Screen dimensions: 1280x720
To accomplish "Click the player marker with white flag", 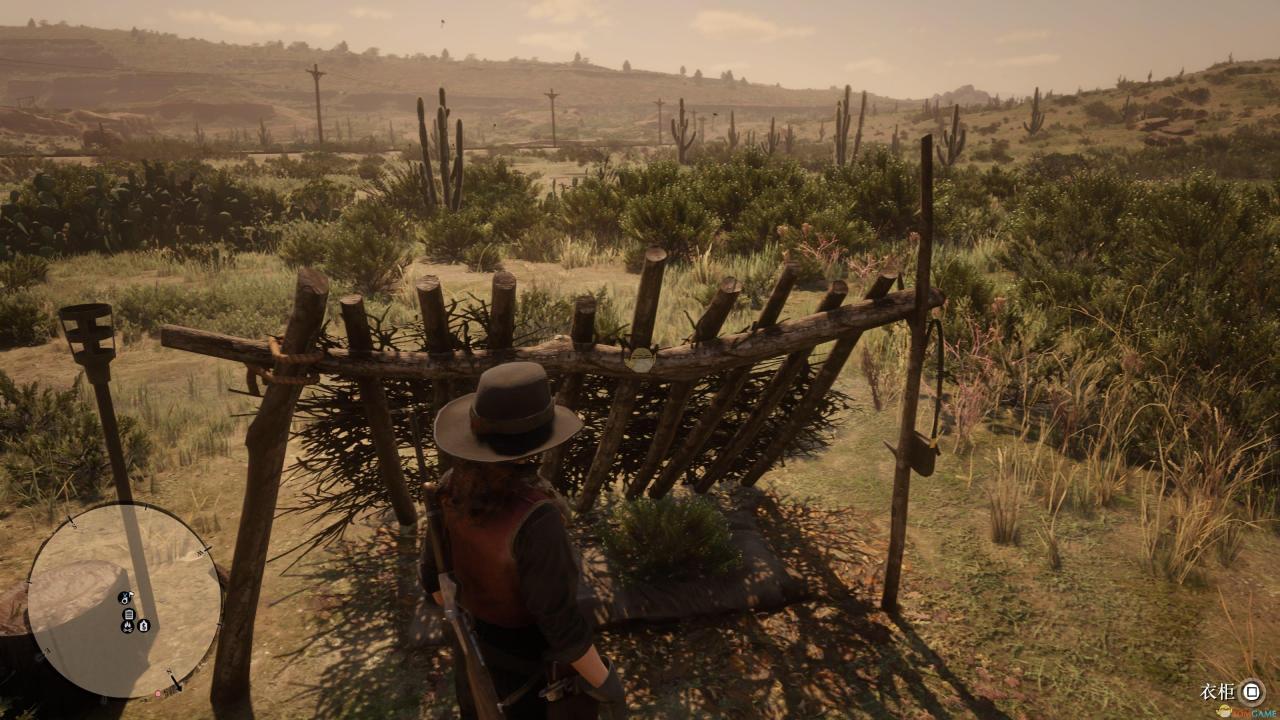I will tap(126, 597).
